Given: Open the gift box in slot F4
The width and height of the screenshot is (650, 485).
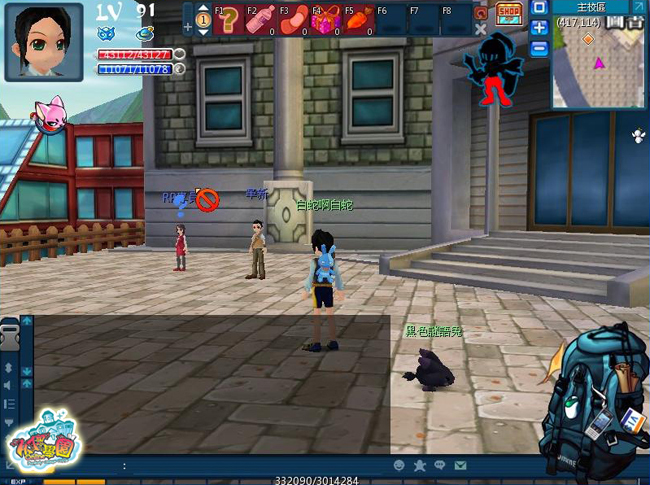Looking at the screenshot, I should tap(324, 21).
